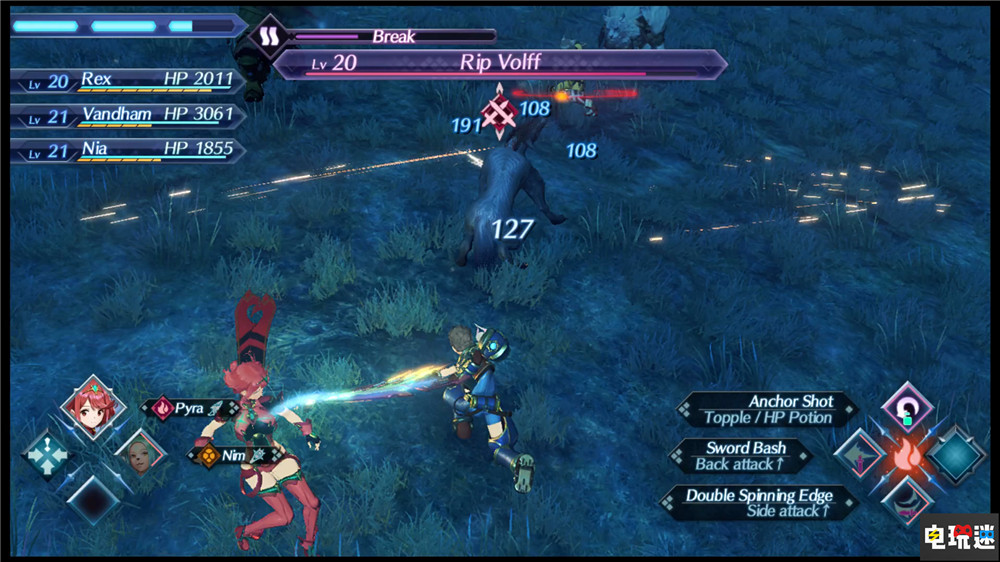Choose the Anchor Shot label

[x=768, y=409]
